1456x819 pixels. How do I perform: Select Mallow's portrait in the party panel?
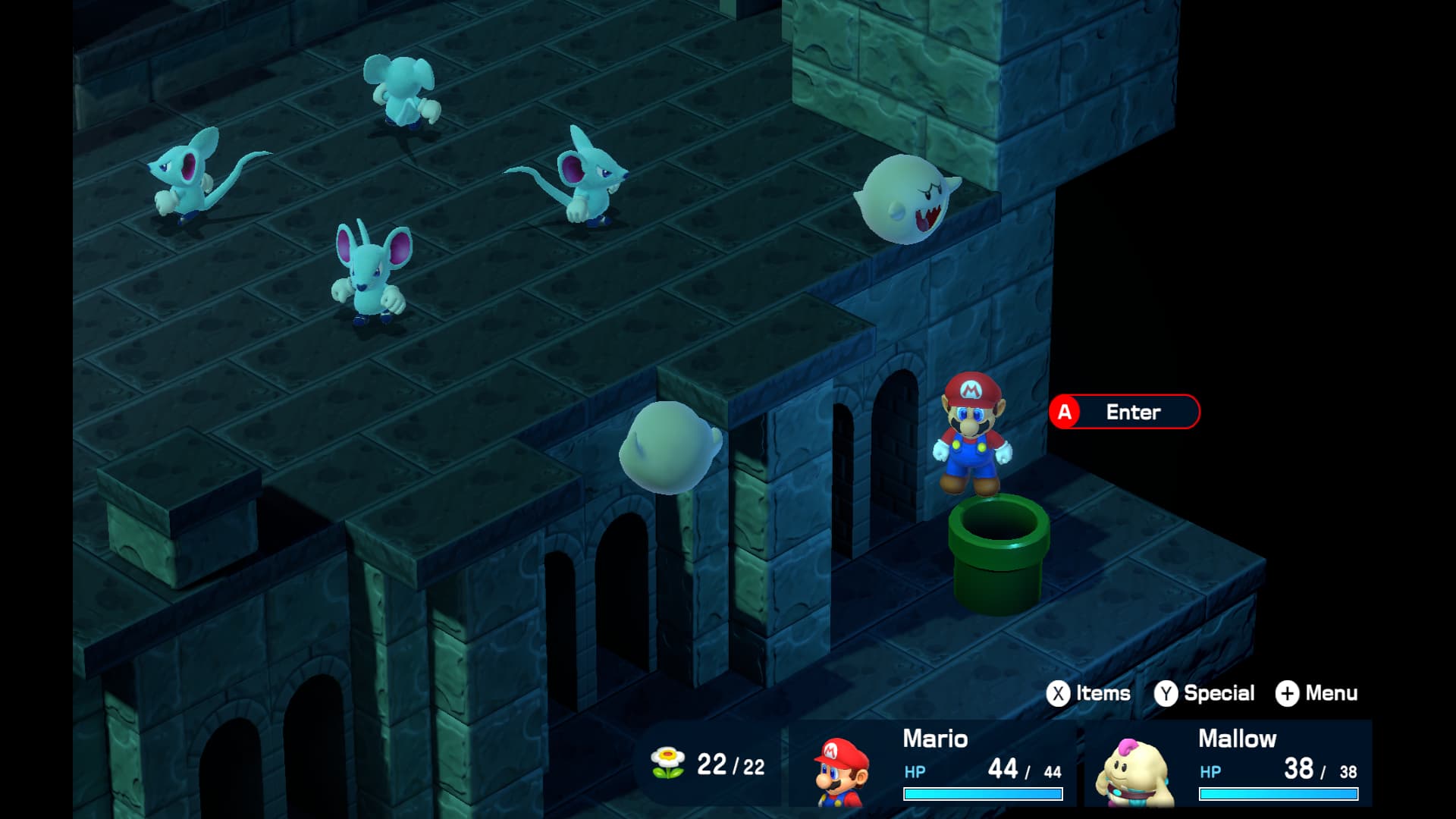tap(1135, 772)
